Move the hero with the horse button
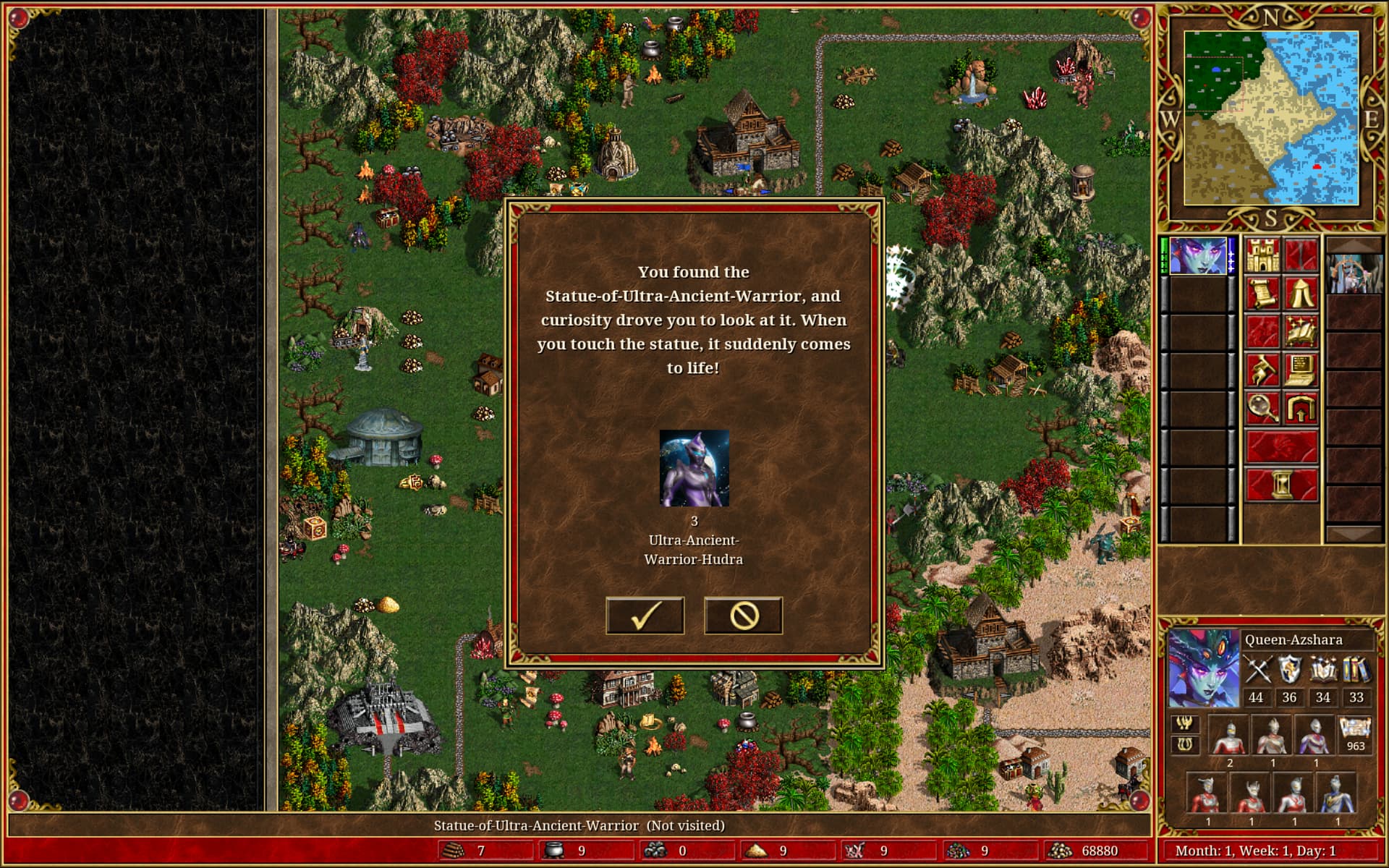1389x868 pixels. [1262, 370]
